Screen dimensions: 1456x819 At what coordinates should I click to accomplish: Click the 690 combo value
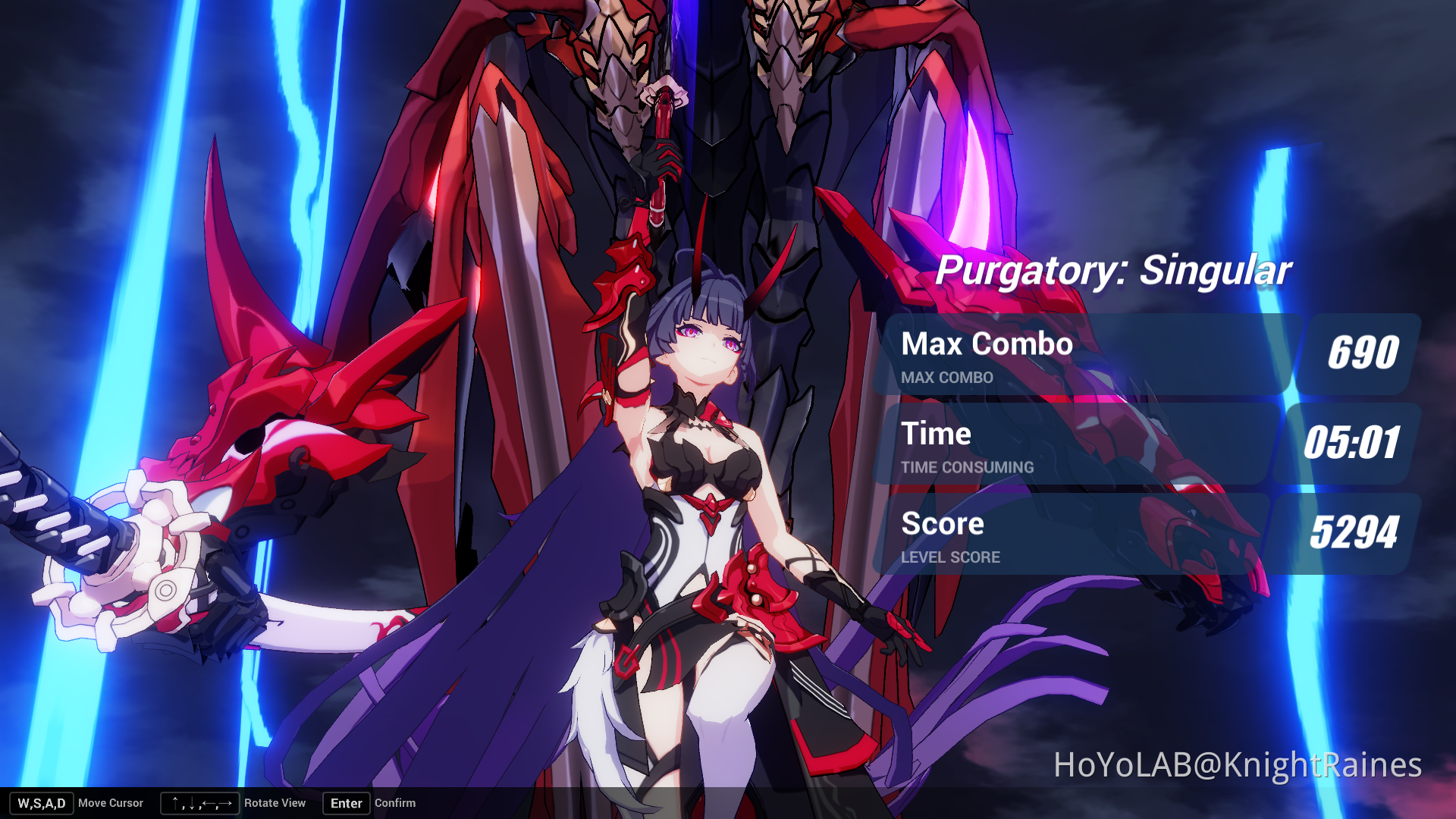(1364, 351)
